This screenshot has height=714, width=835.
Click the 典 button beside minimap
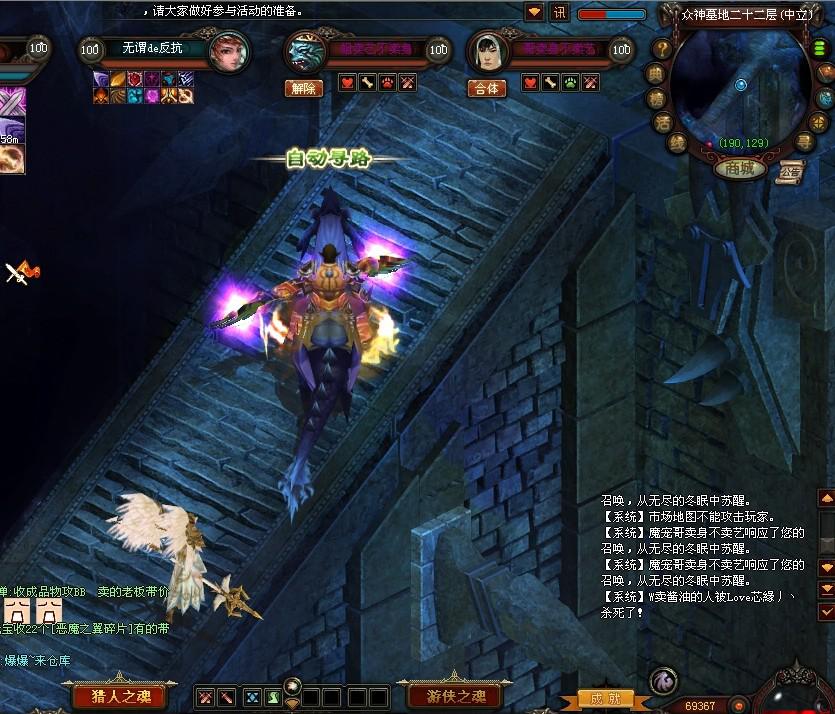coord(656,73)
